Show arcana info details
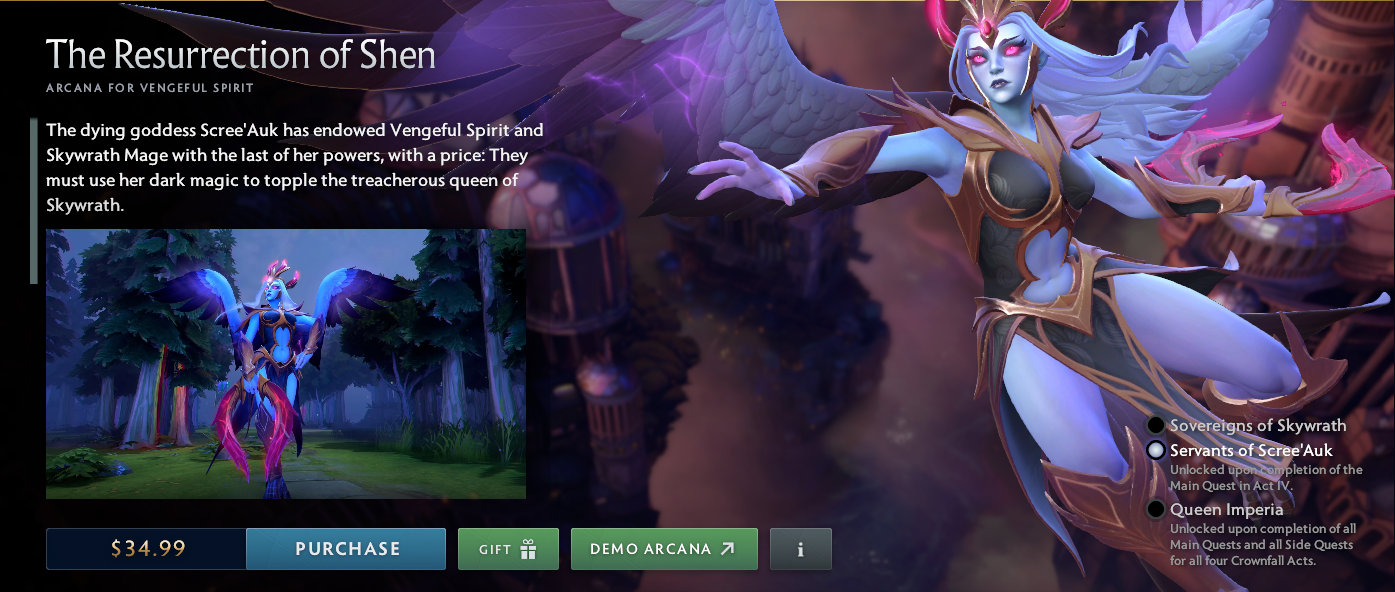This screenshot has width=1395, height=592. pyautogui.click(x=800, y=549)
